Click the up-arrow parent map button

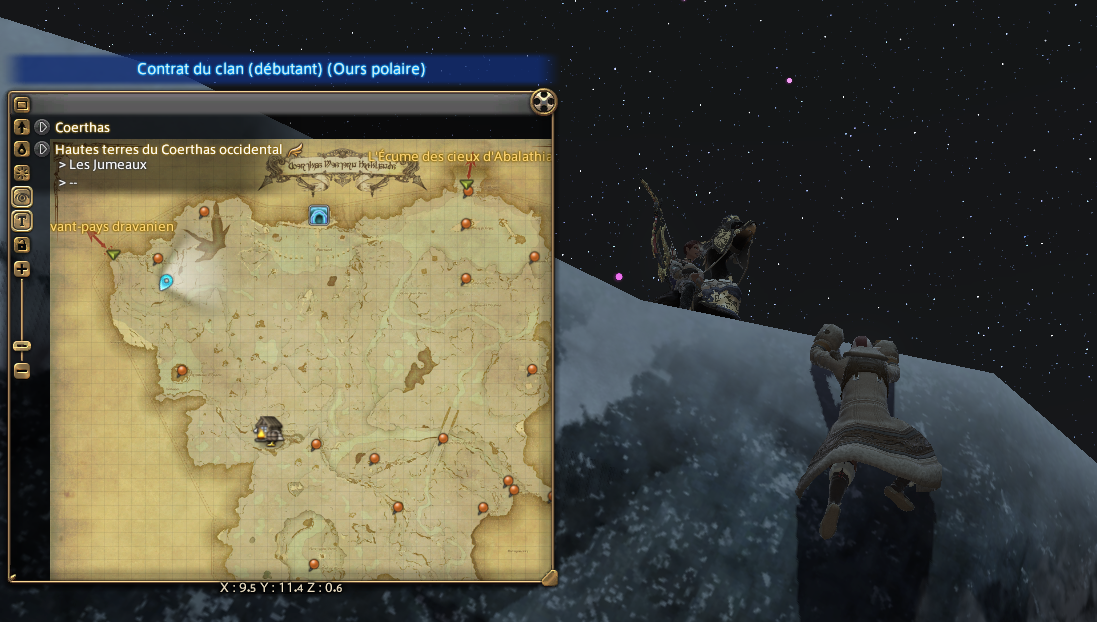coord(22,127)
